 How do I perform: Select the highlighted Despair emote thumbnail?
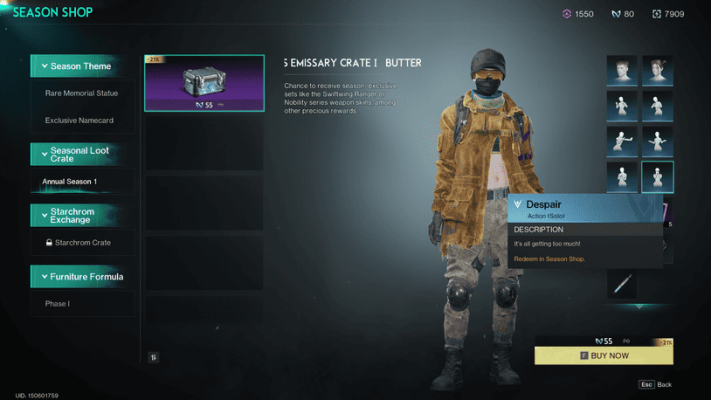[657, 176]
